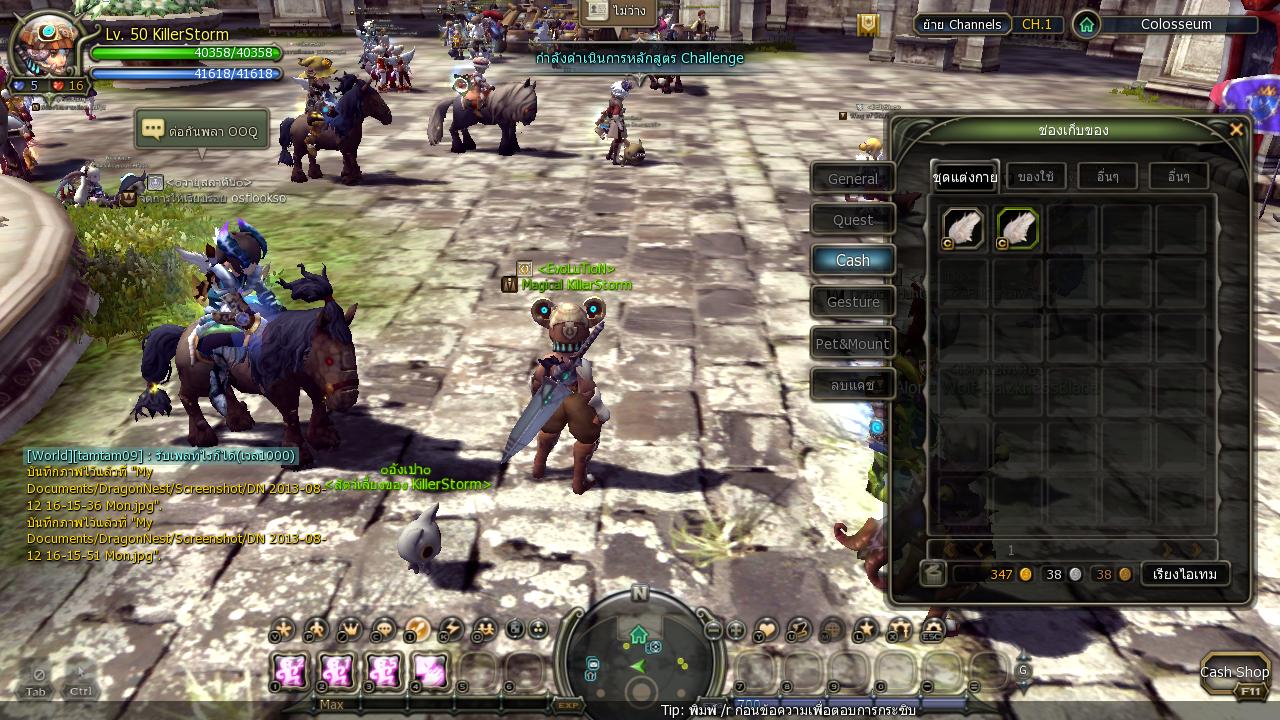Open the General inventory category
Screen dimensions: 1280x720
point(852,179)
